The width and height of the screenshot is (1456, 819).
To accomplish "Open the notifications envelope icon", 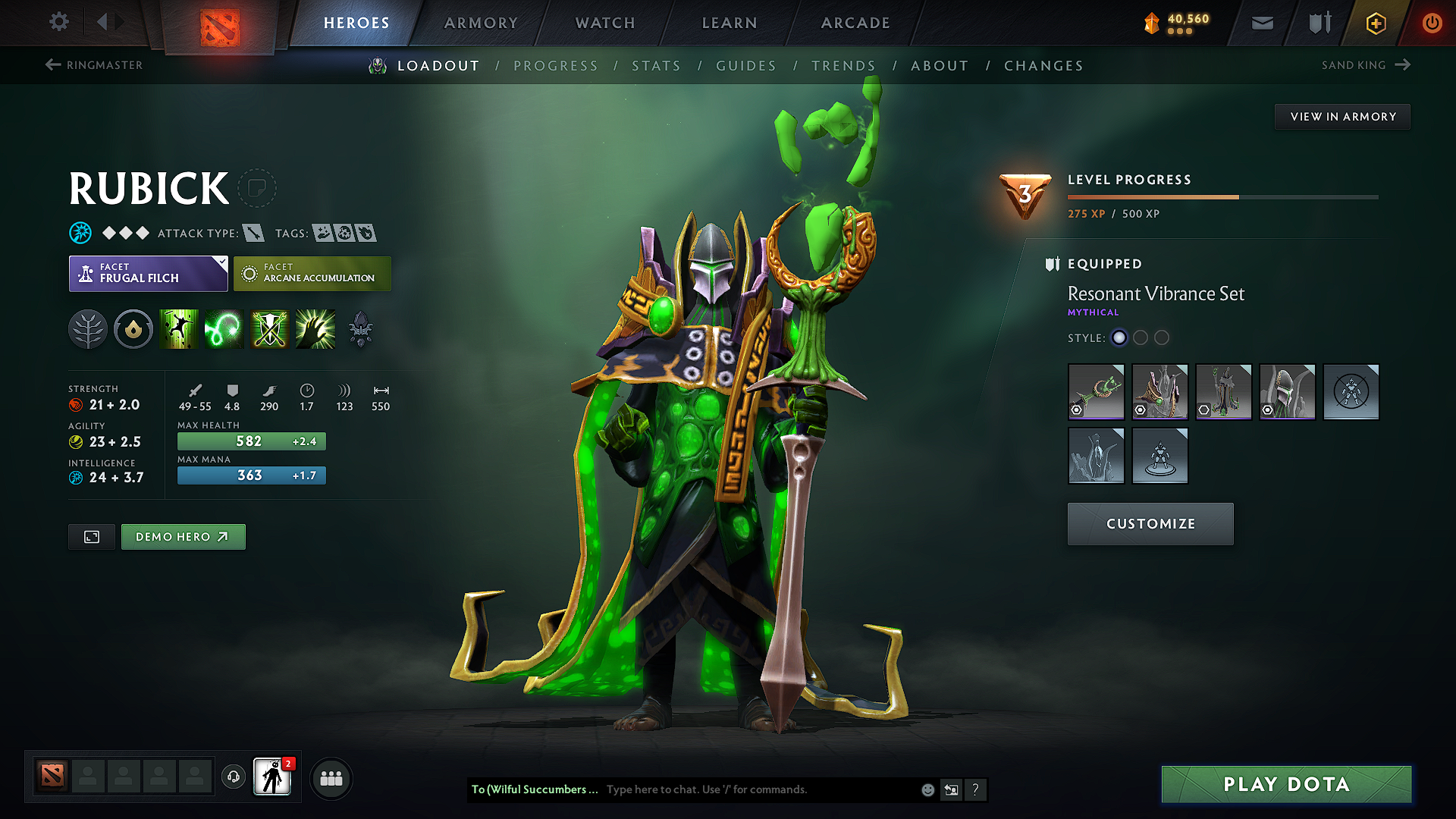I will click(x=1262, y=23).
